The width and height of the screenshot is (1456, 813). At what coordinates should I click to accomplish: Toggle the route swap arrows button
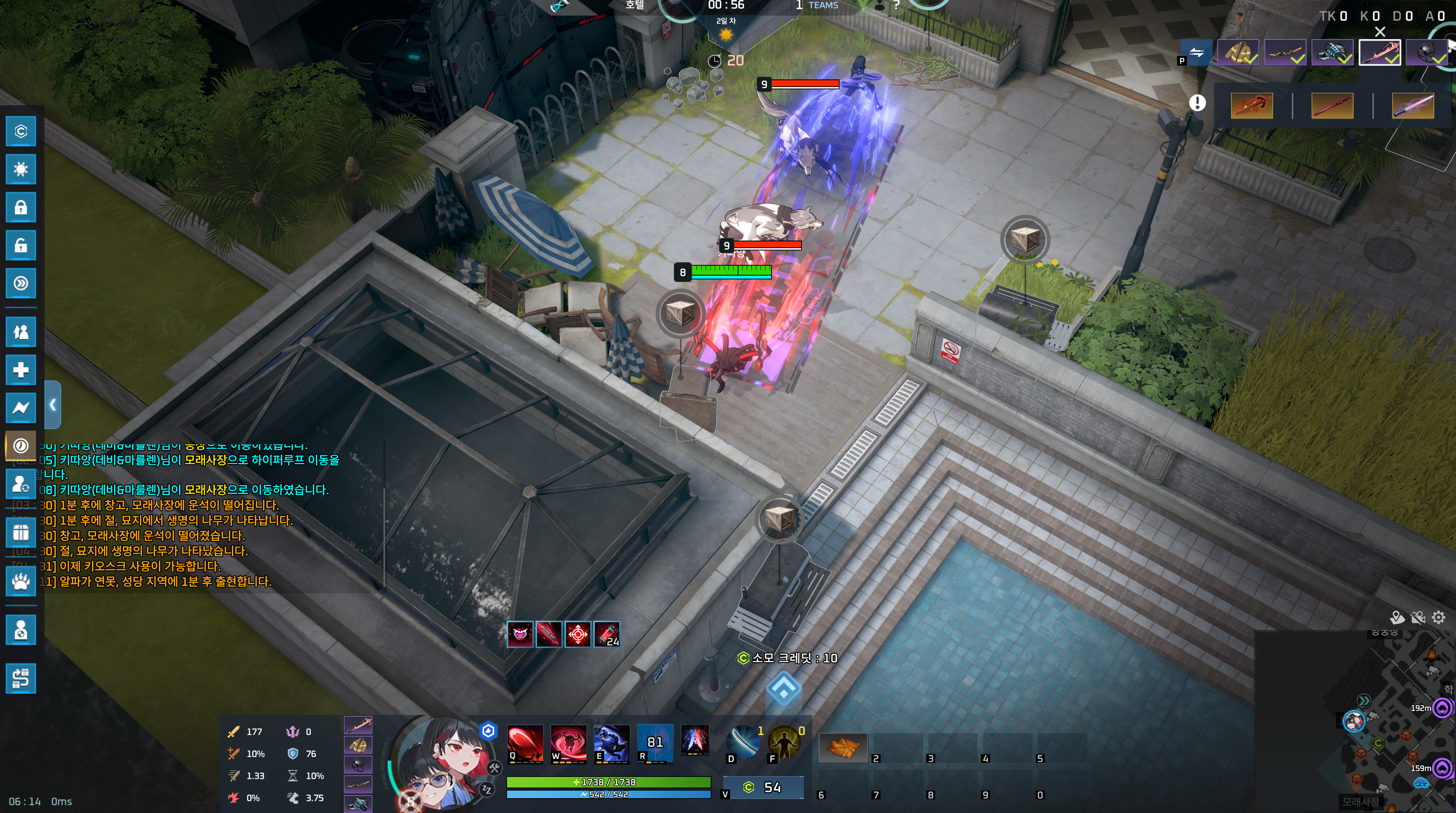pos(1196,52)
